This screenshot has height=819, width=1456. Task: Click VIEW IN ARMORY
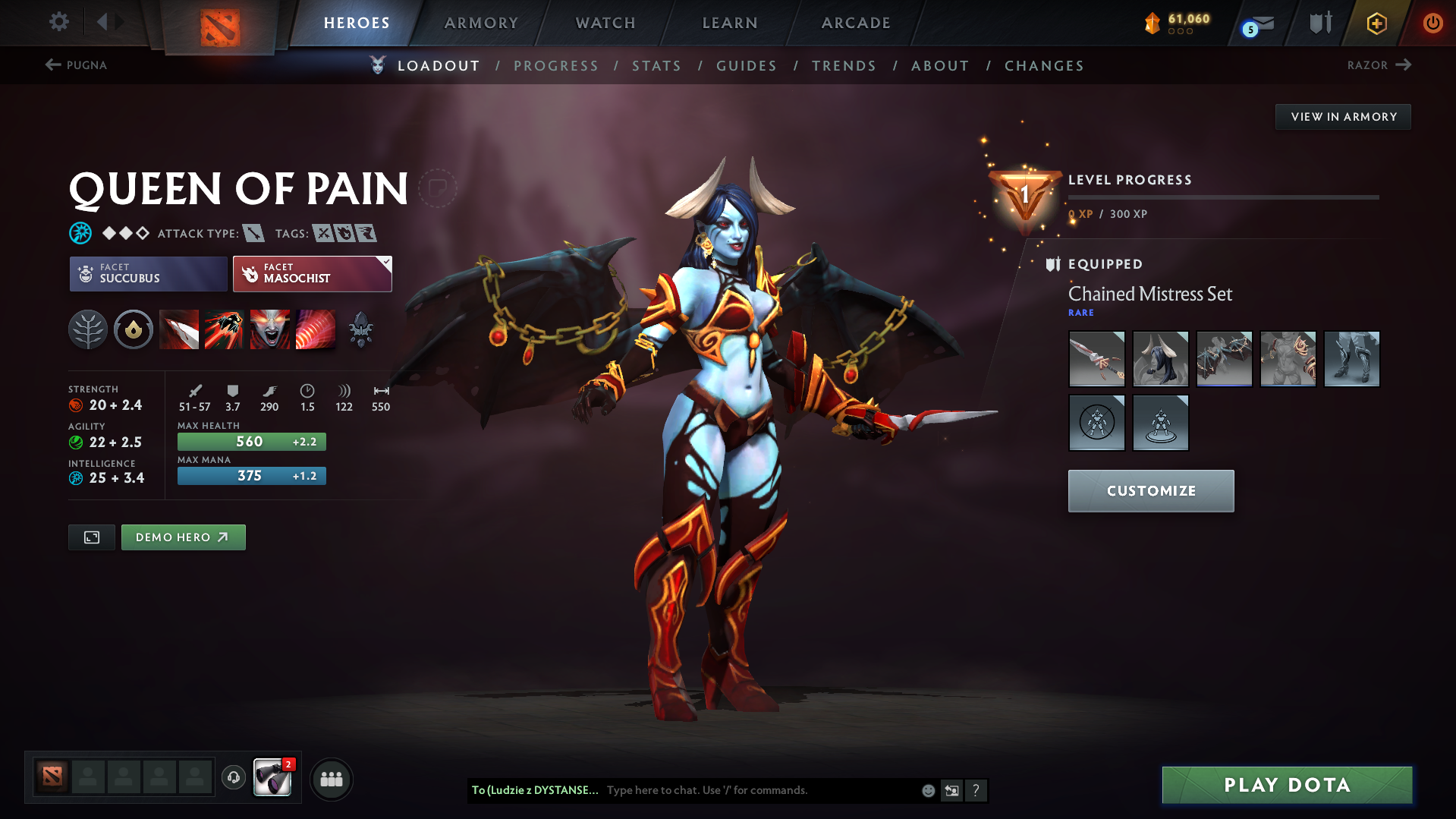click(x=1343, y=116)
